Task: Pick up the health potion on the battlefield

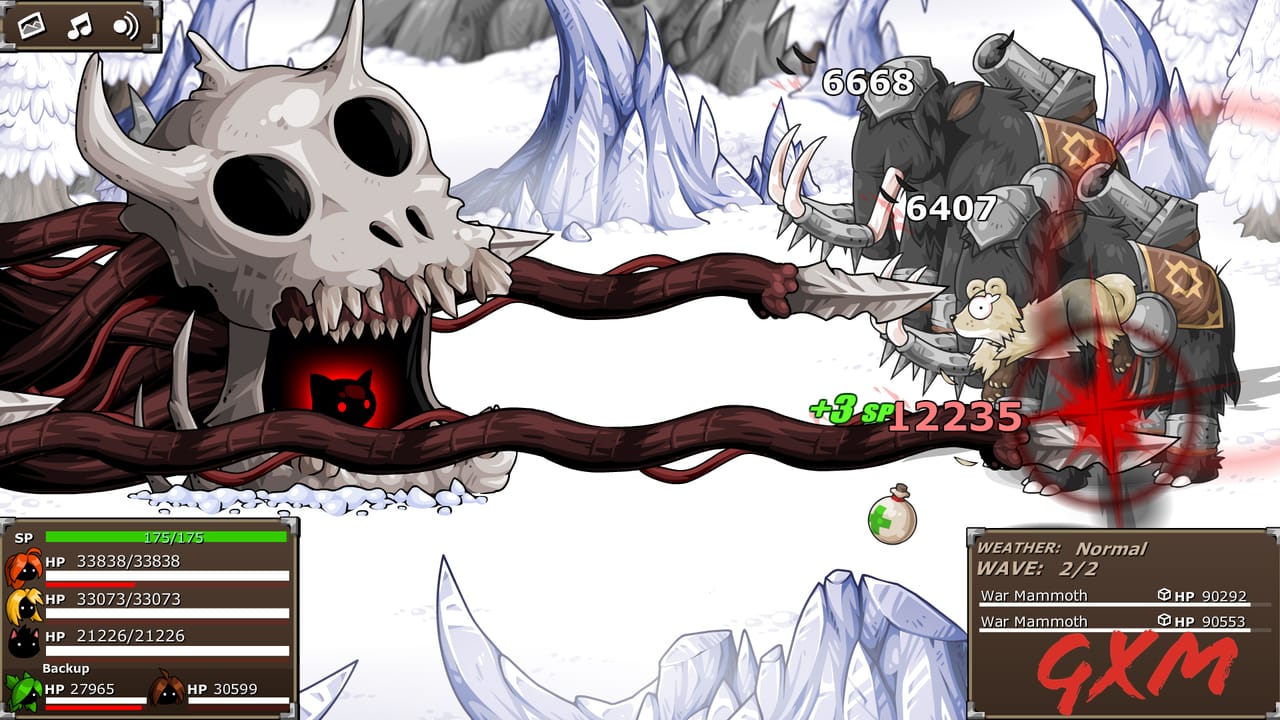Action: pyautogui.click(x=893, y=521)
